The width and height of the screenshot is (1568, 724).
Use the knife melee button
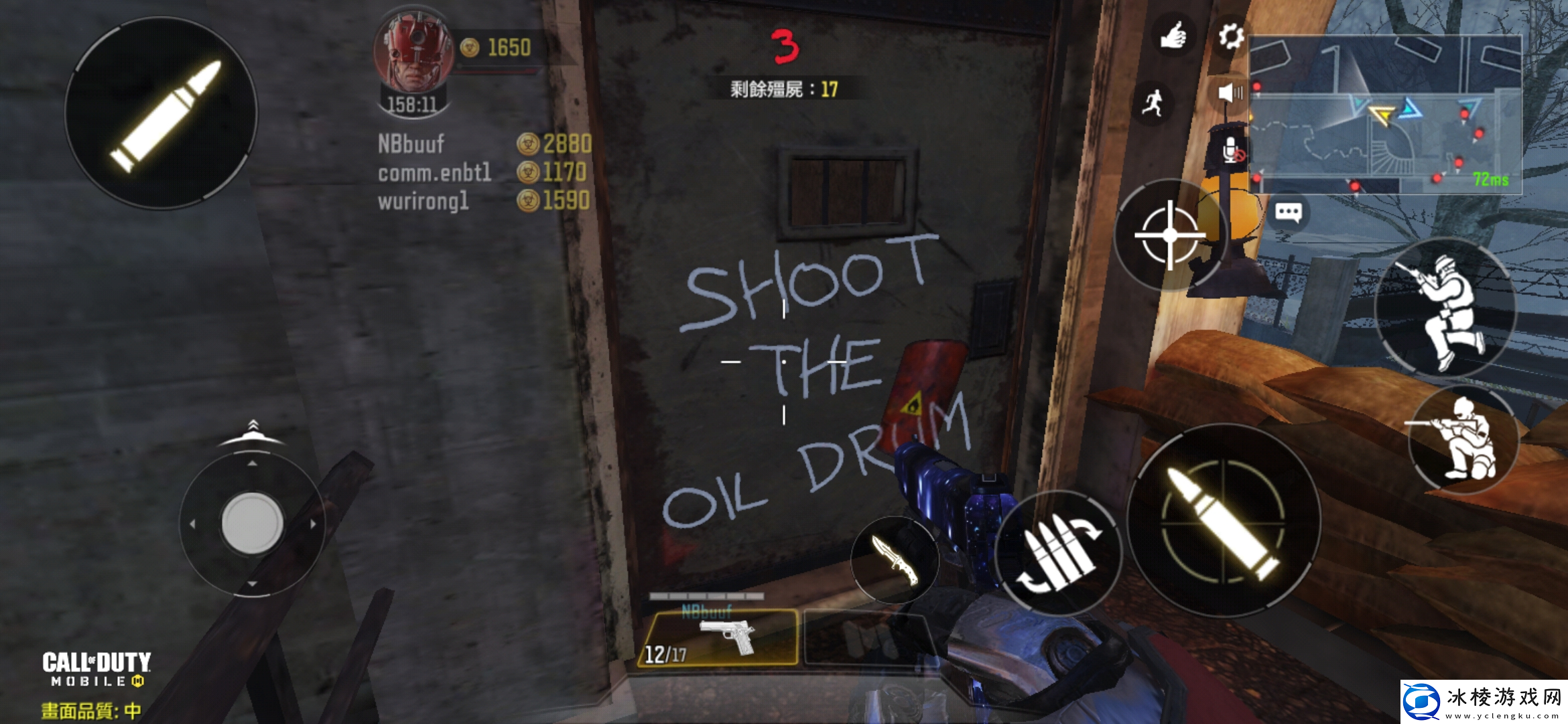pos(895,560)
